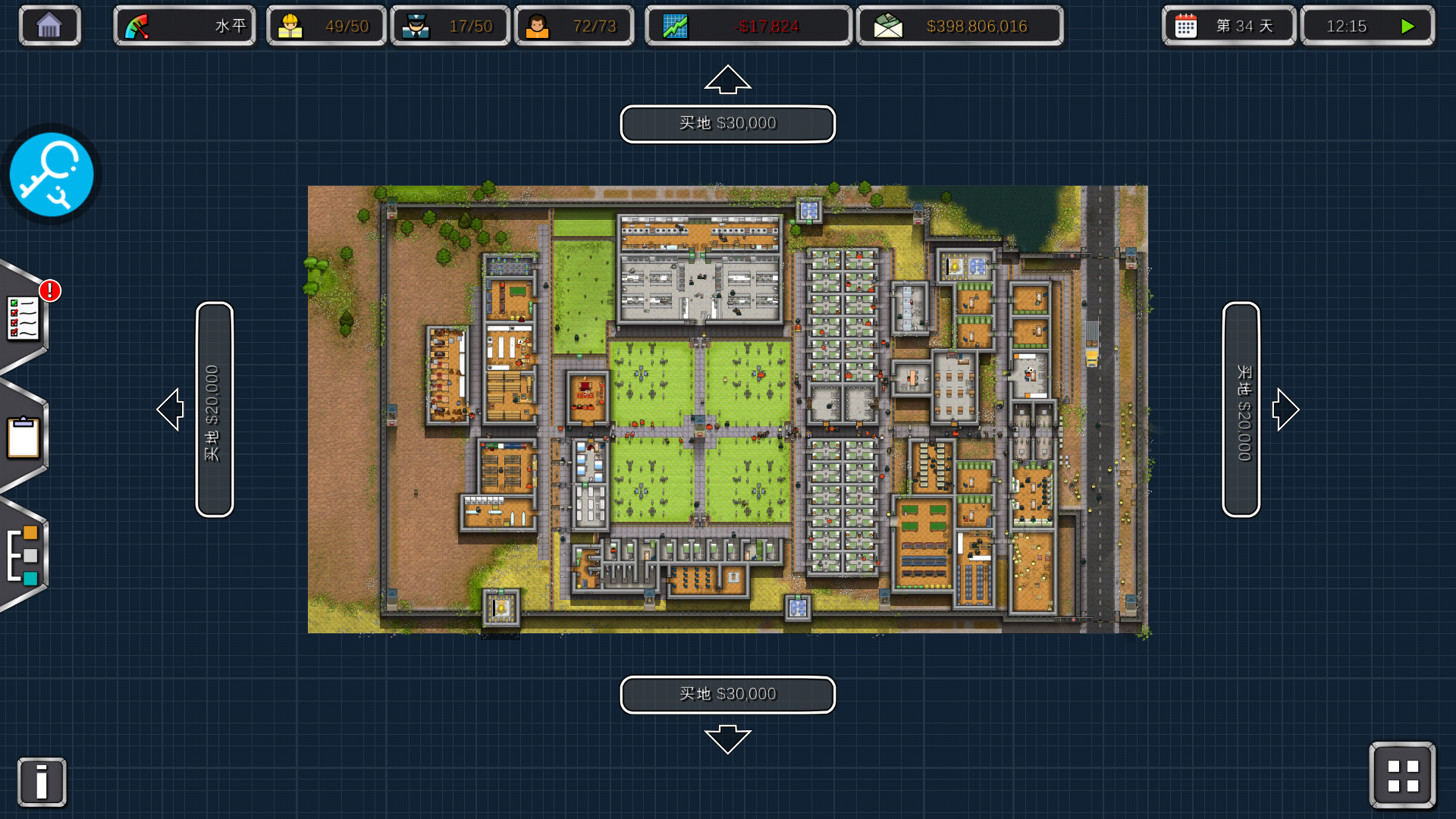Open the bank balance money panel
This screenshot has width=1456, height=819.
pyautogui.click(x=959, y=26)
